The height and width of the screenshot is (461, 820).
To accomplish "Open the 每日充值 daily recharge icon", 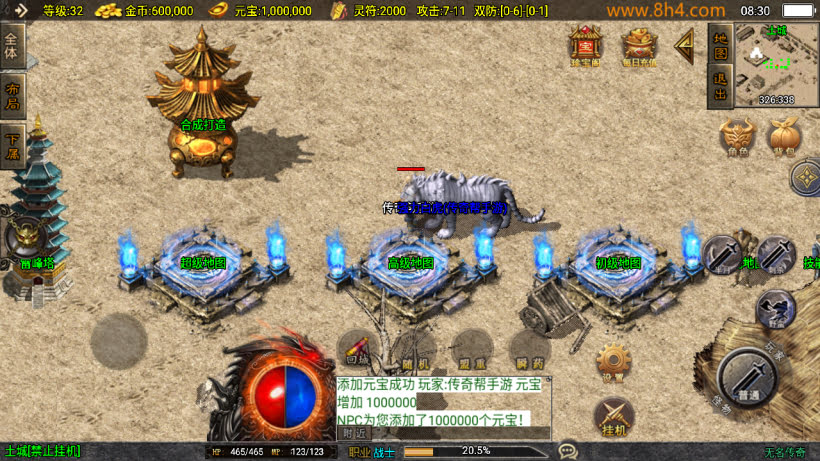I will tap(639, 45).
